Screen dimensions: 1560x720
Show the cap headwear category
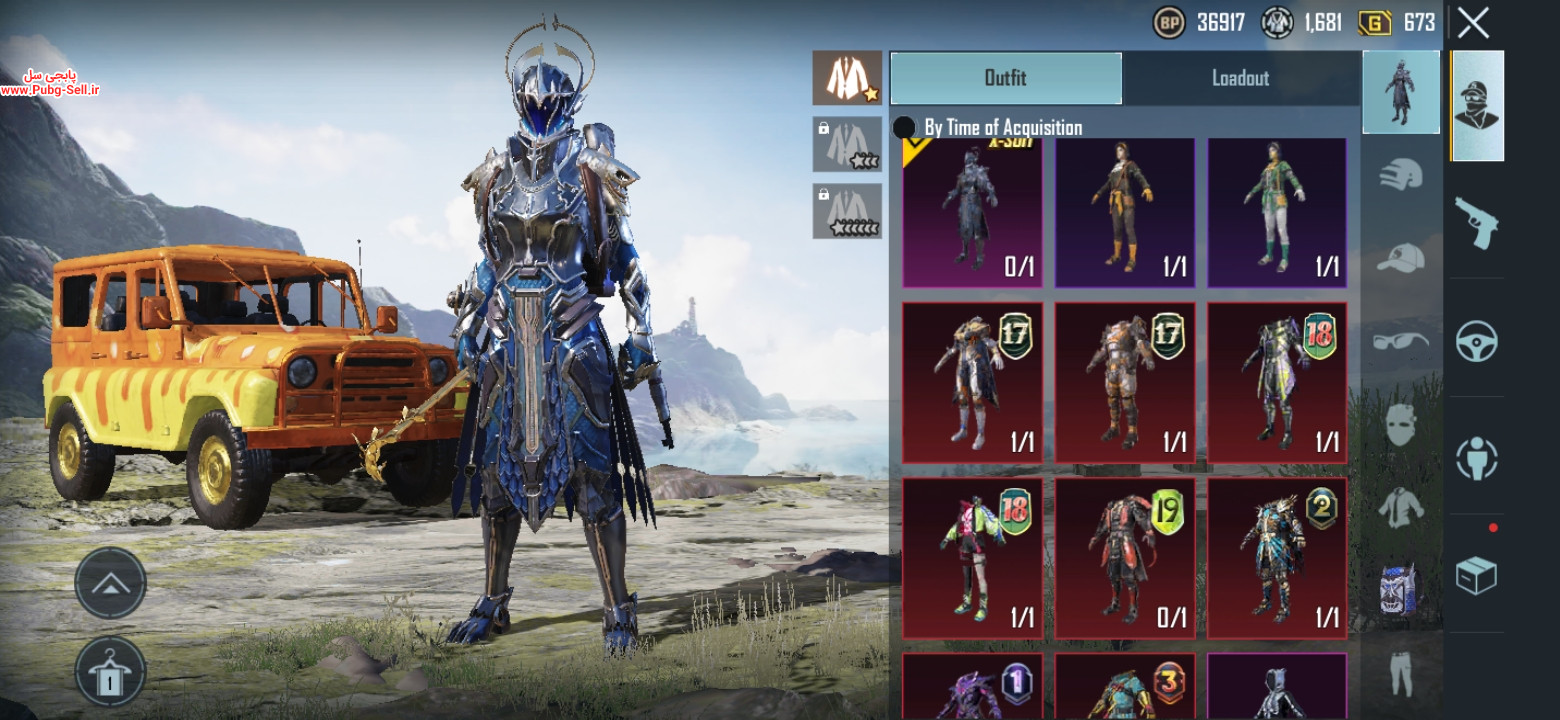point(1401,258)
